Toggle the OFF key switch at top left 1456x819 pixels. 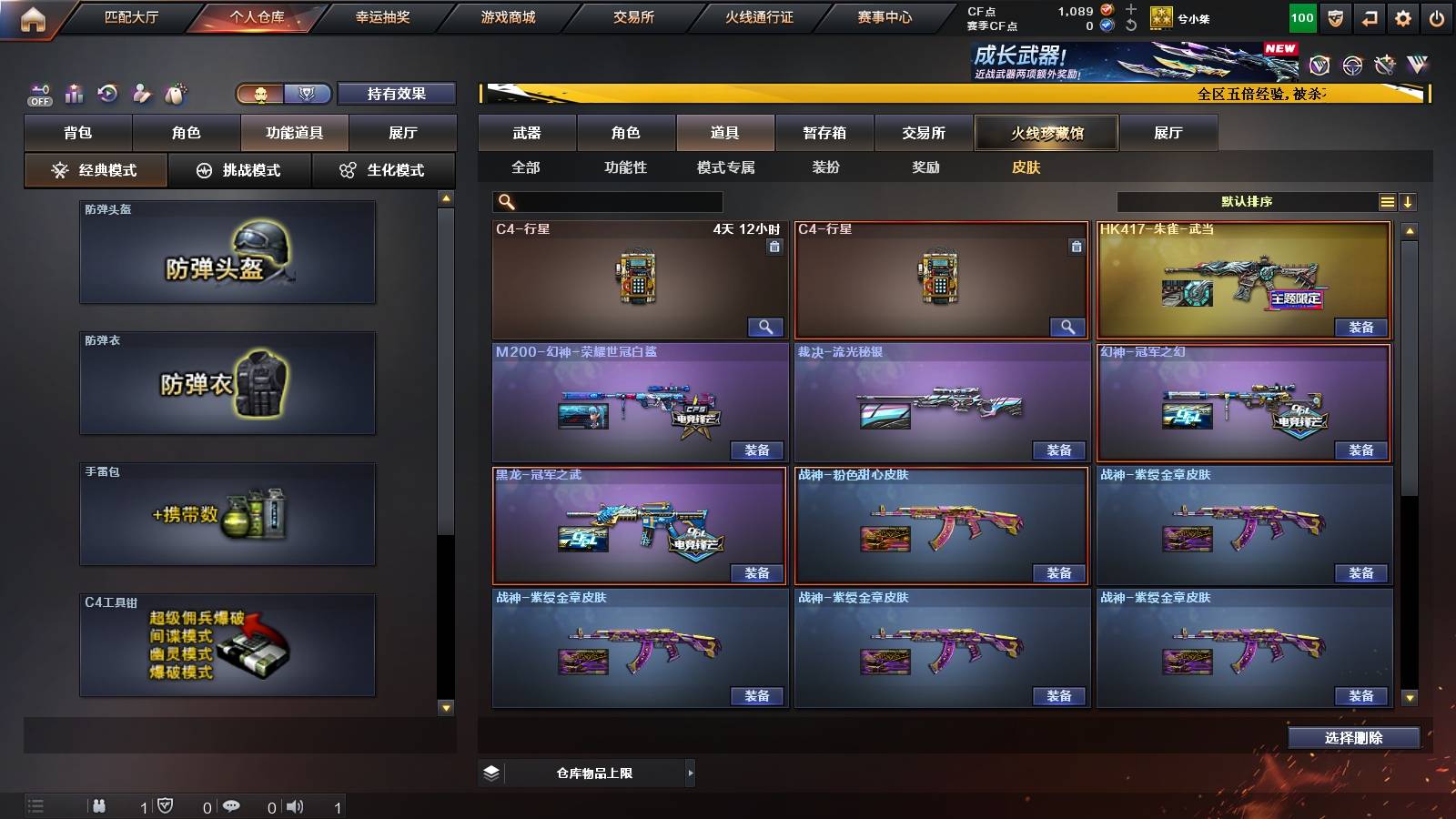click(x=38, y=94)
